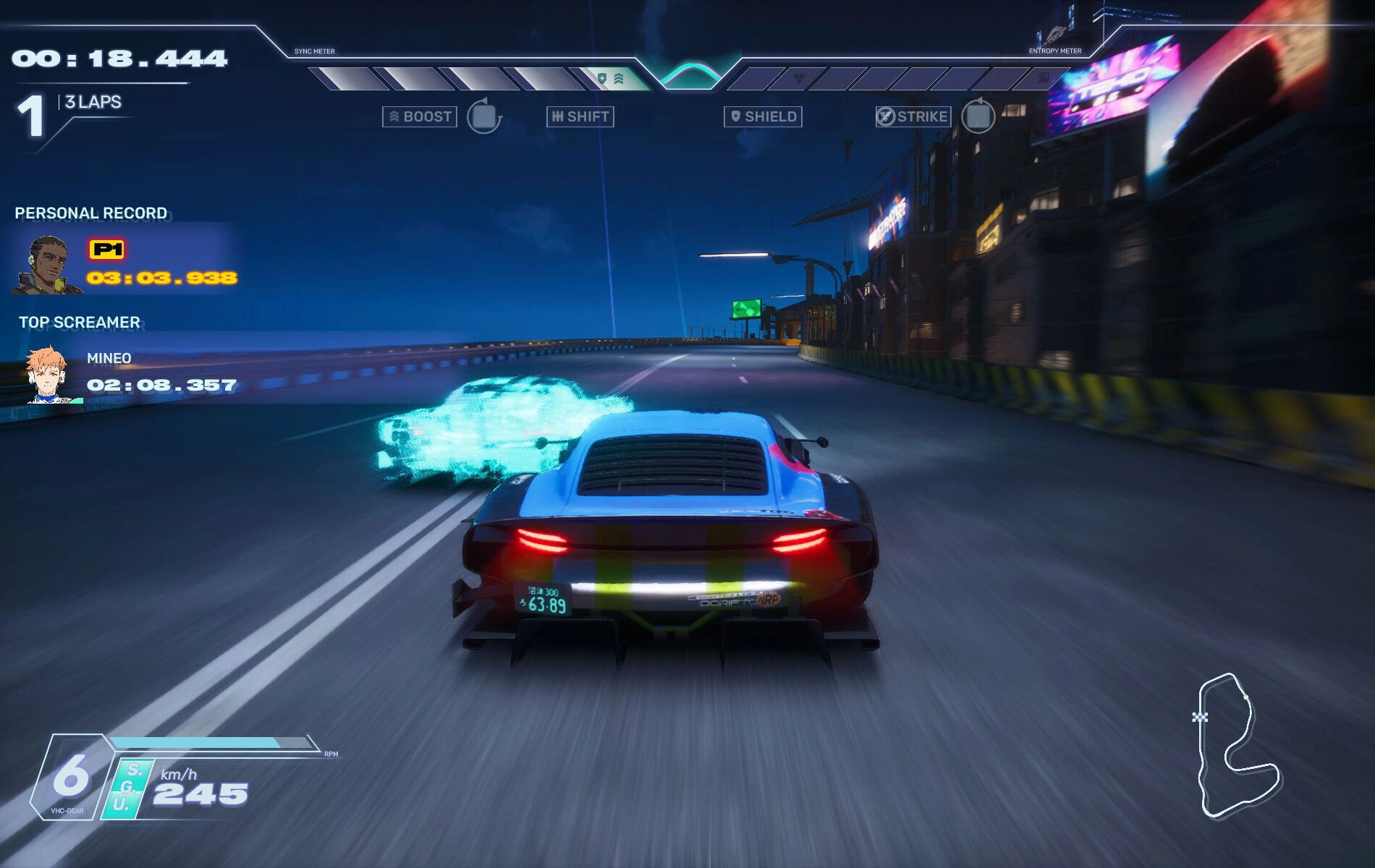Click Mineo's lap time 02:08.357
Screen dimensions: 1375x868
point(159,386)
